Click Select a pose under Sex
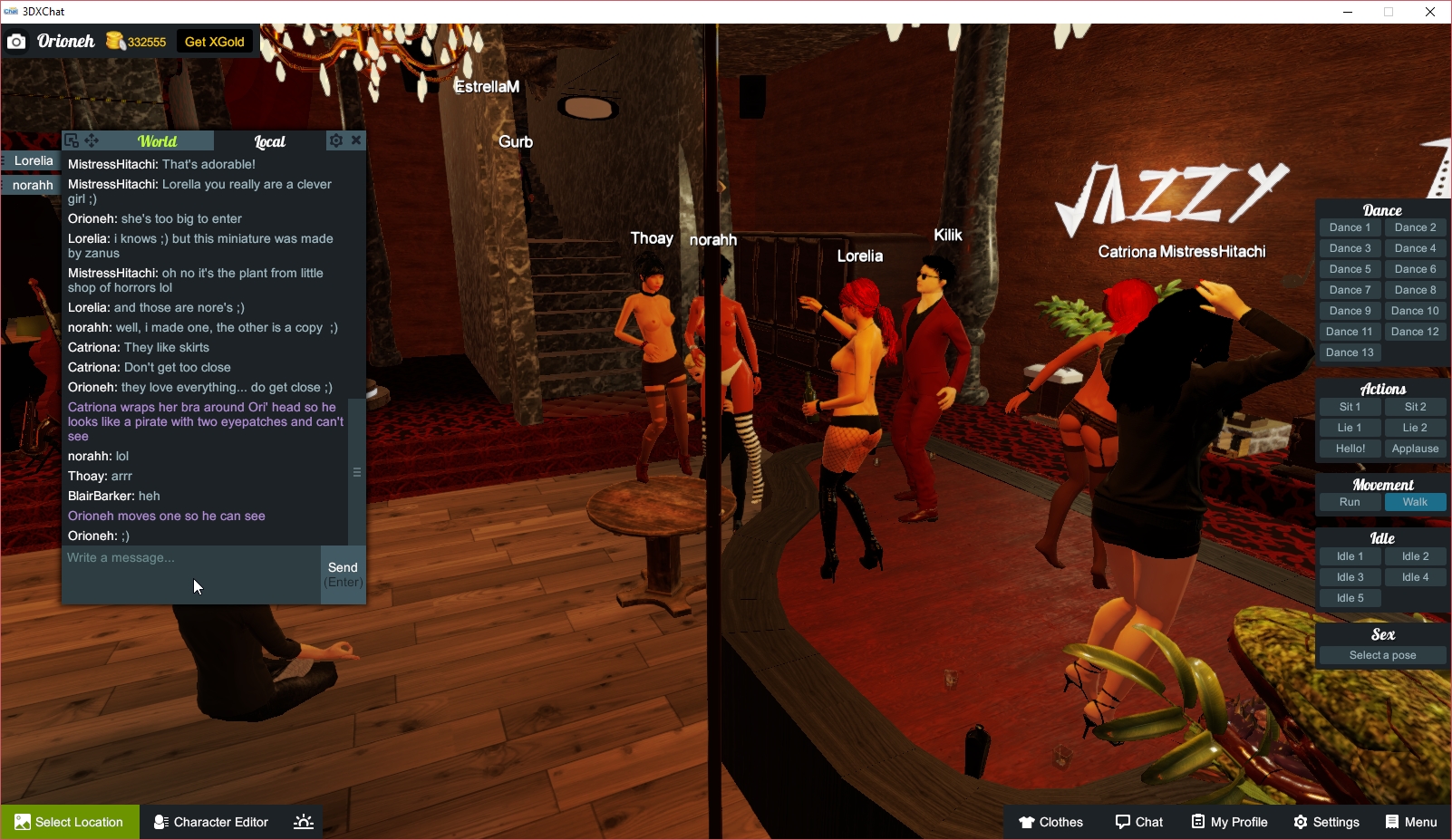 (x=1381, y=654)
